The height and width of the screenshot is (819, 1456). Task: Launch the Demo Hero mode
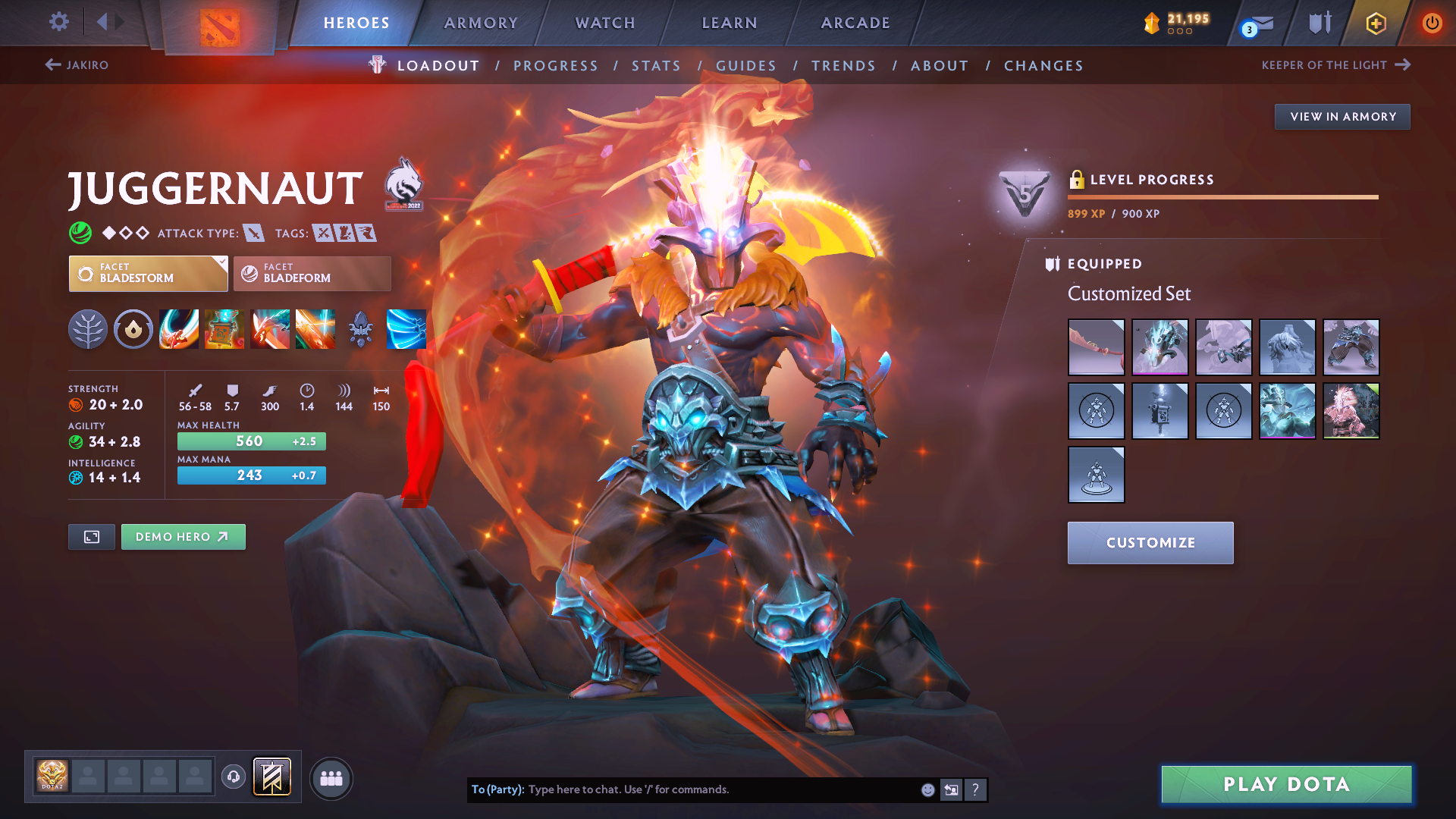tap(183, 537)
